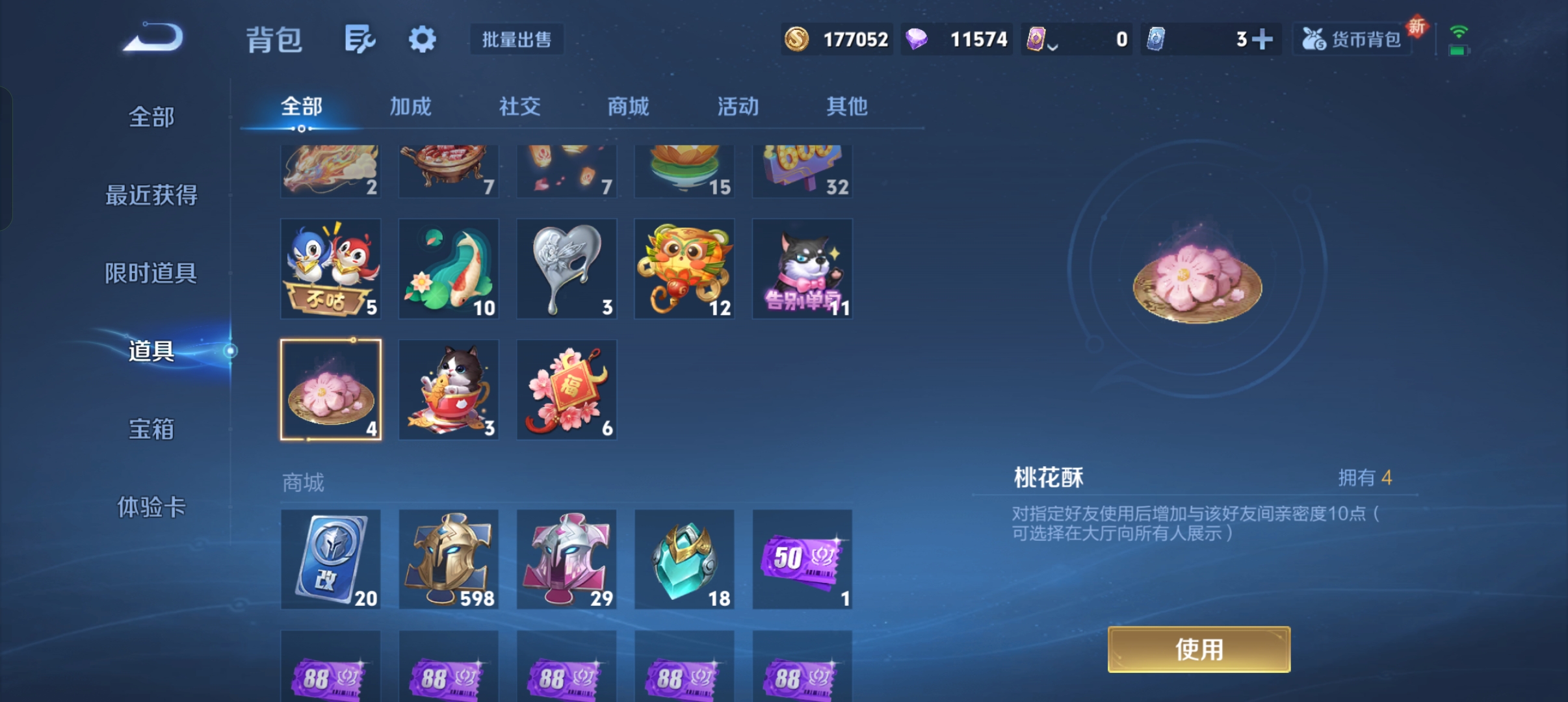Click the 批量出售 button

pyautogui.click(x=517, y=39)
